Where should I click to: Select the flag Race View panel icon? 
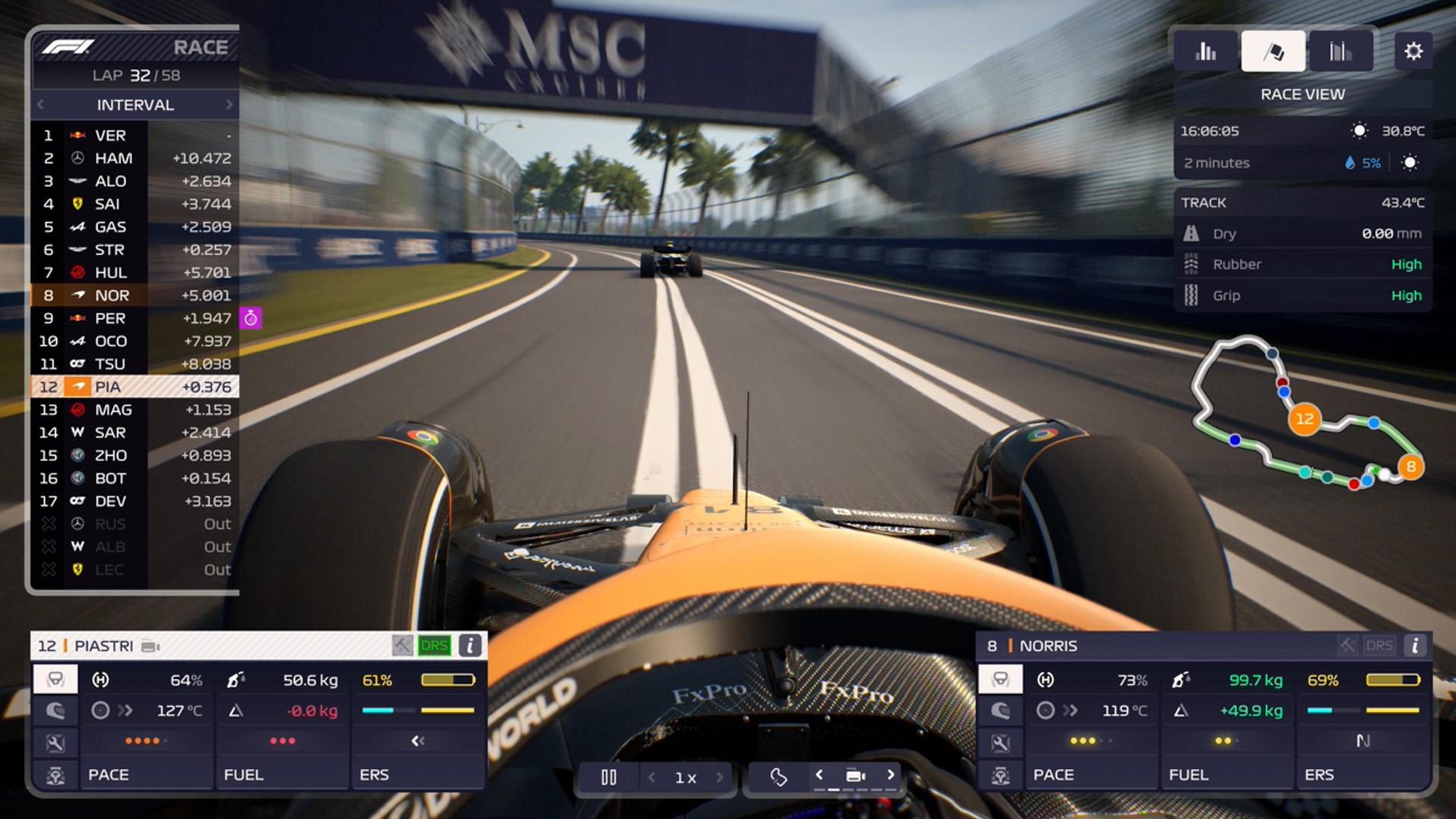(1272, 50)
